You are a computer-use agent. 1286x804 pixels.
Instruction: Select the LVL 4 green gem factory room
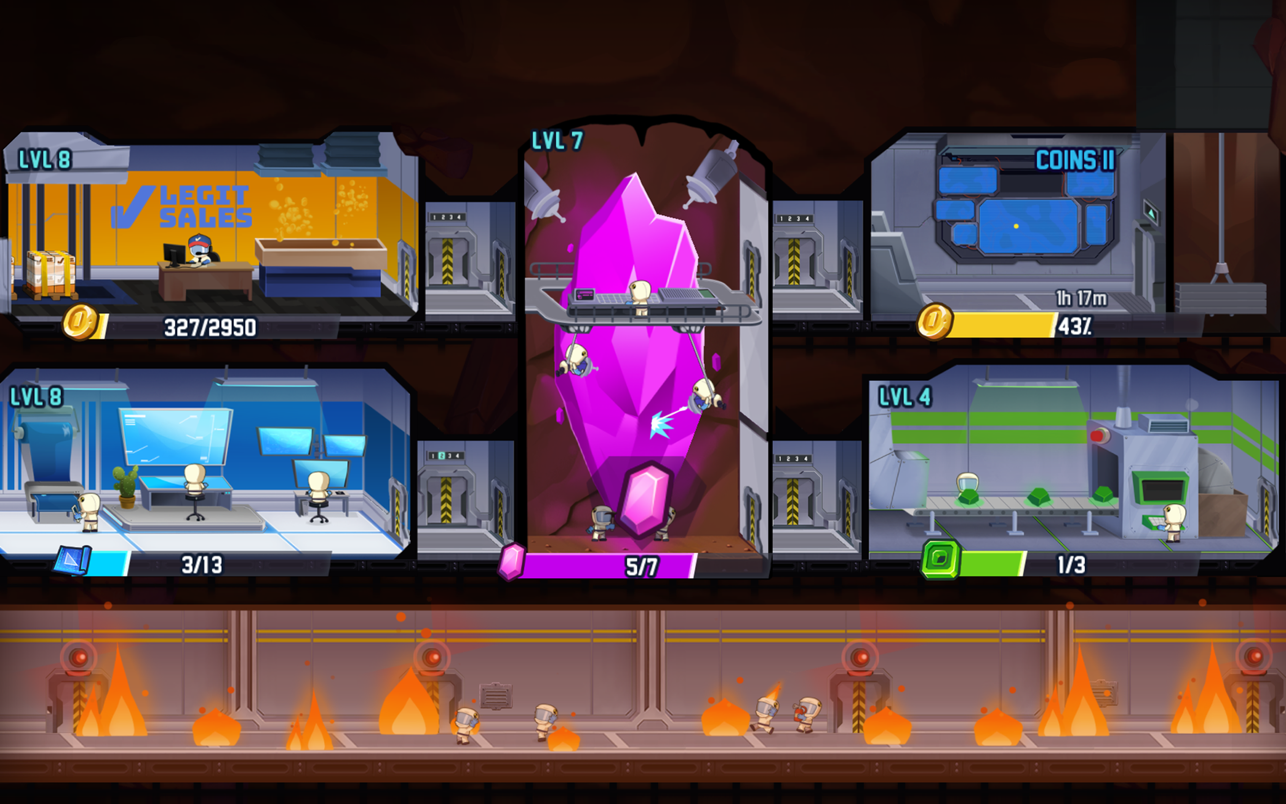tap(1070, 460)
